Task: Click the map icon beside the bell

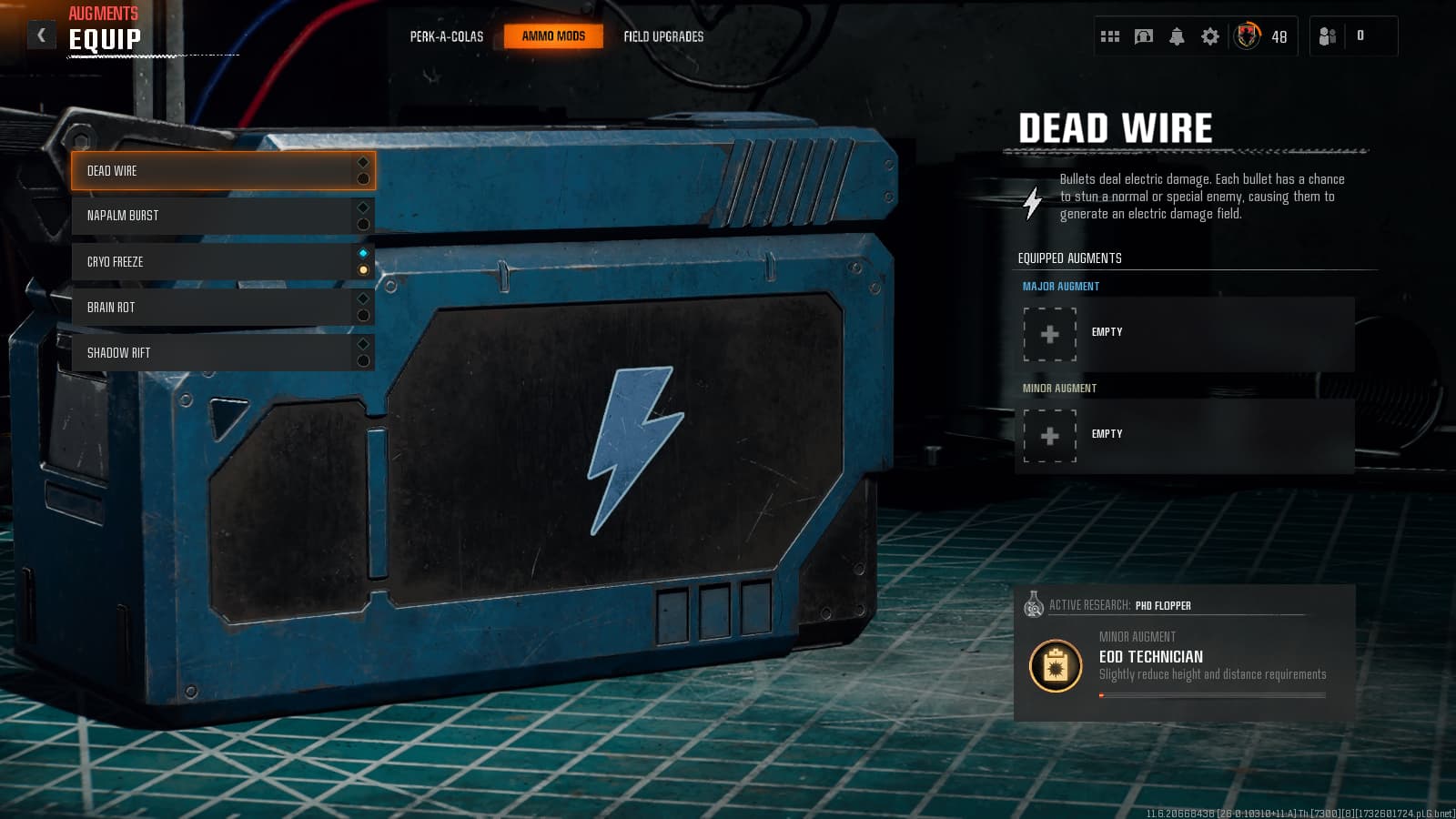Action: 1144,36
